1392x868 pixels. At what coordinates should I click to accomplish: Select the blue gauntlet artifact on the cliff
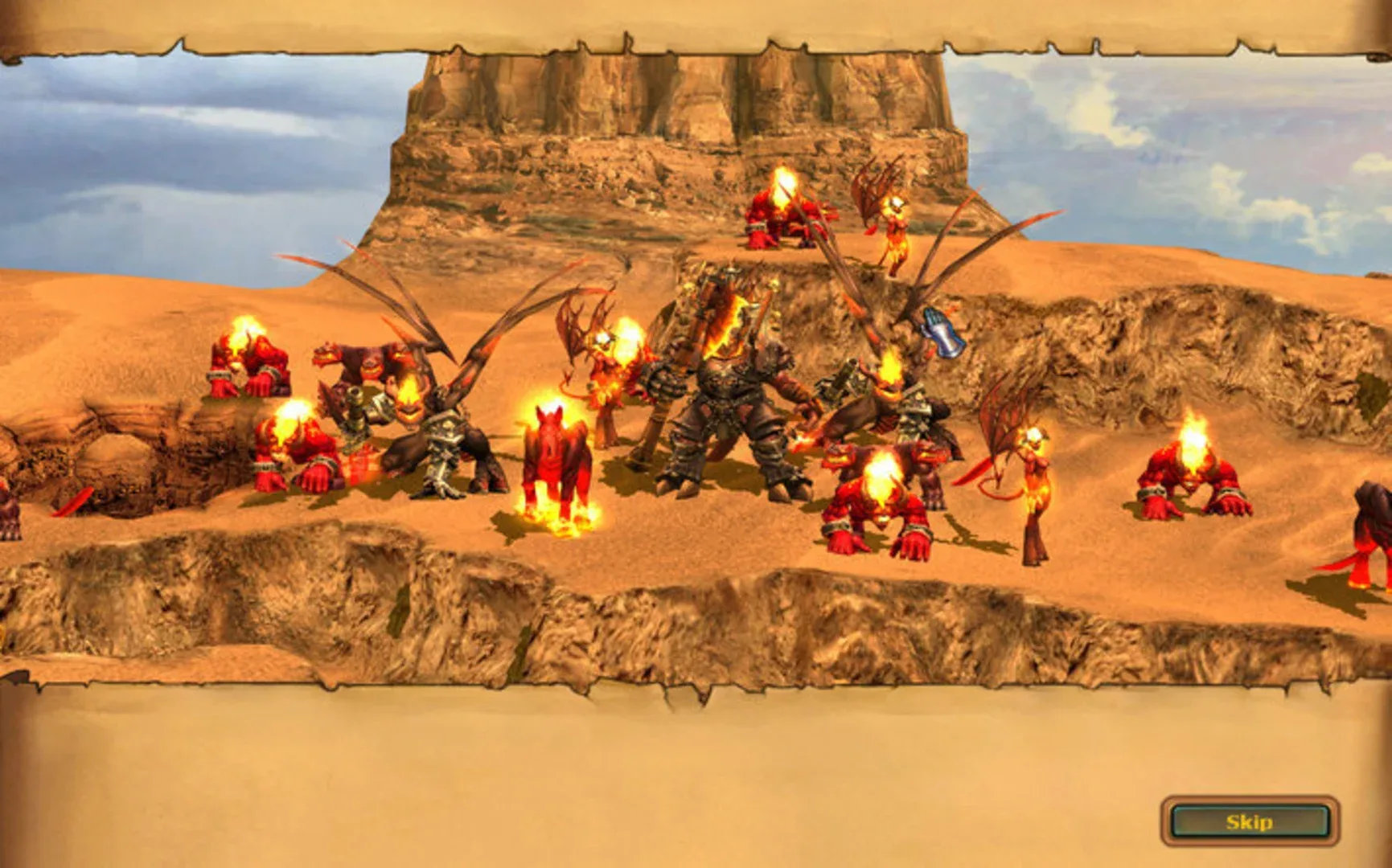[941, 331]
